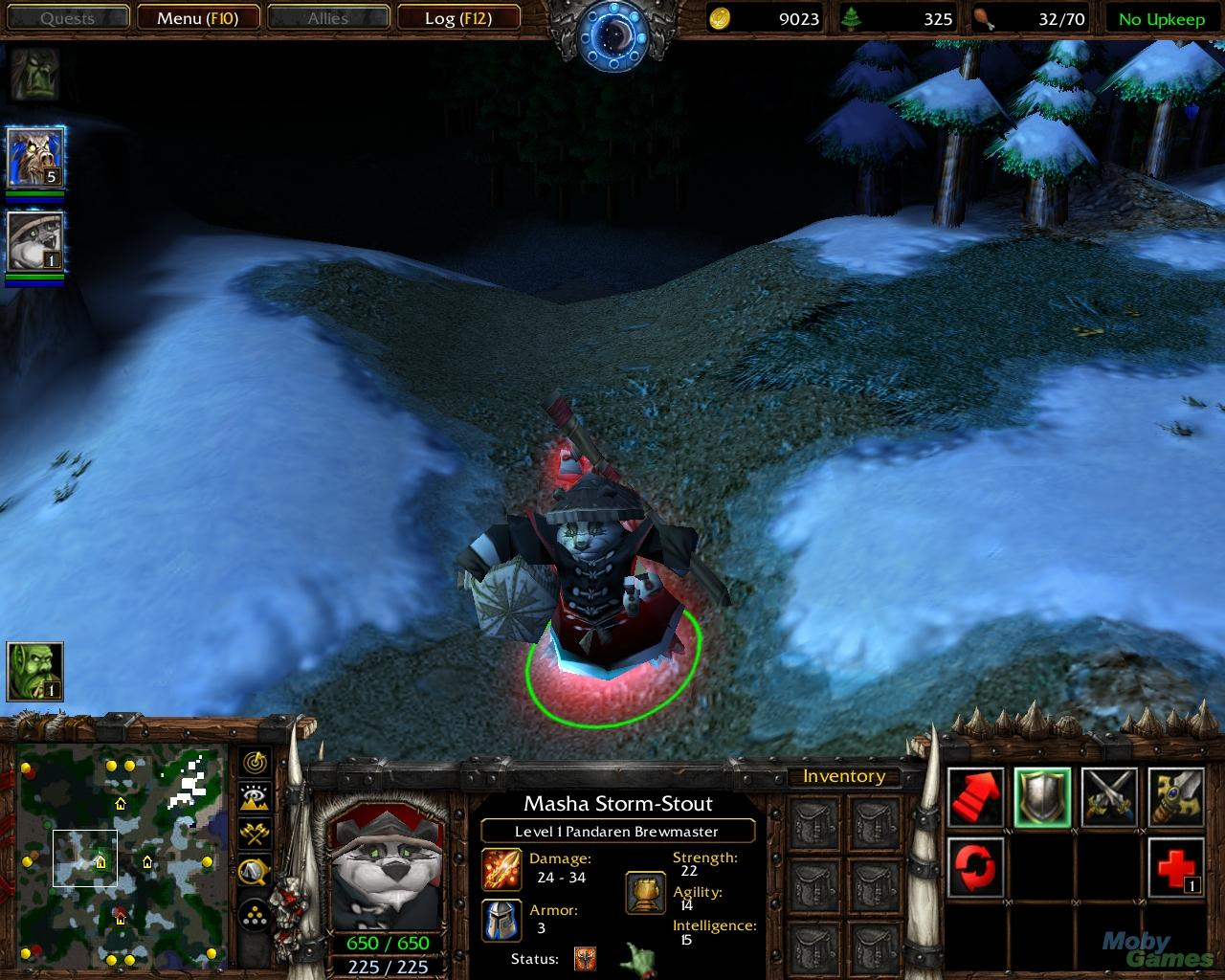Click the idle peon worker icon
The width and height of the screenshot is (1225, 980).
coord(35,671)
